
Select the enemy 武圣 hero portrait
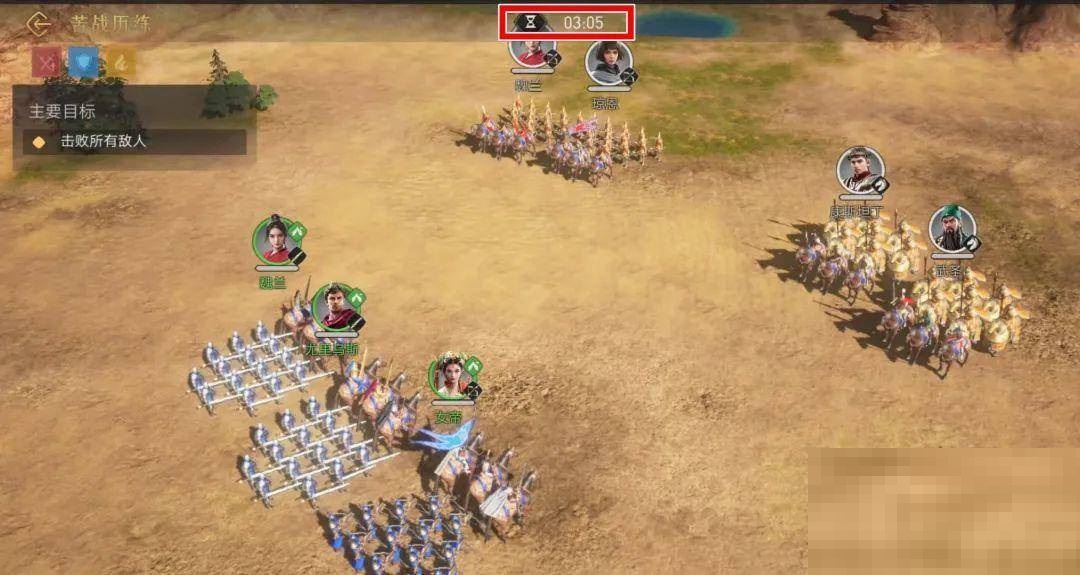click(x=952, y=229)
